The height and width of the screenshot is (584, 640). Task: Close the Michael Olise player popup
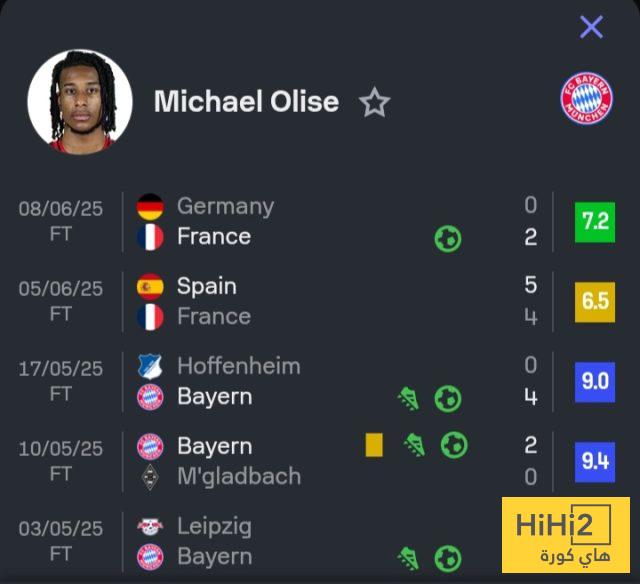click(x=591, y=27)
